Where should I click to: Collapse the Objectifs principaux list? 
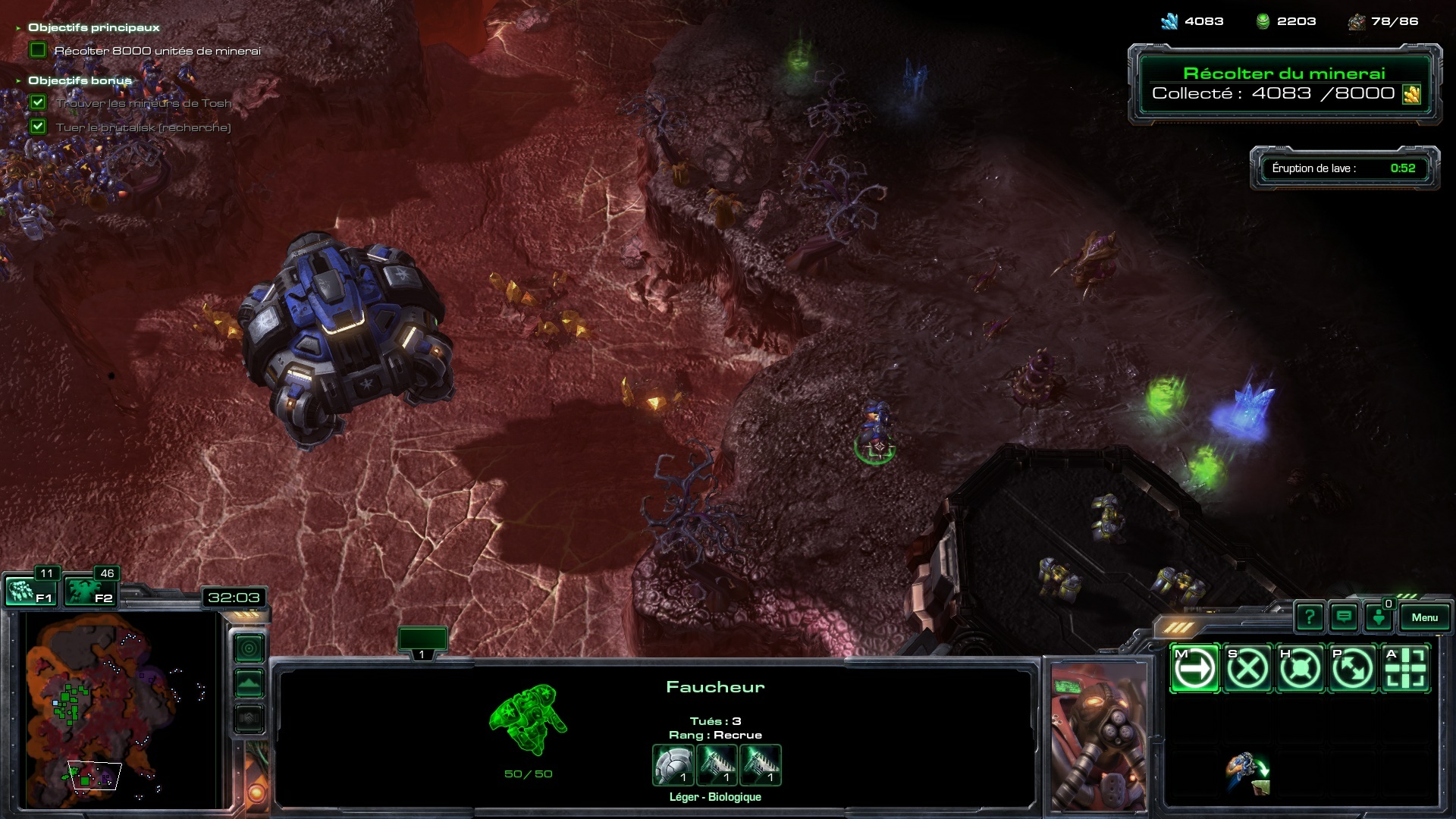[x=18, y=28]
